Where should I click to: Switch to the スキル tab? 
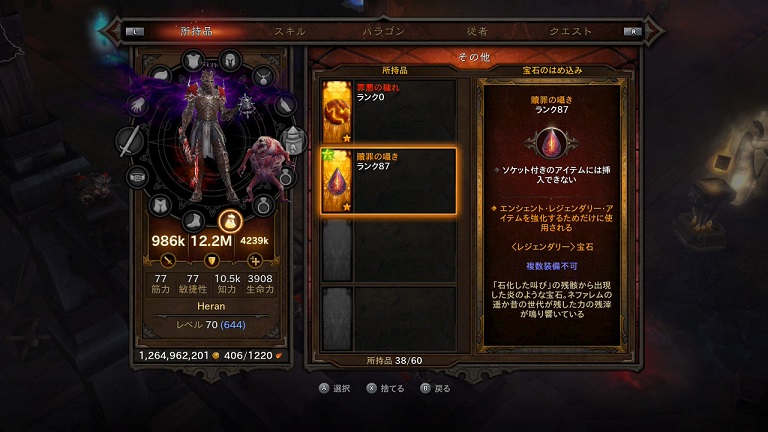290,31
